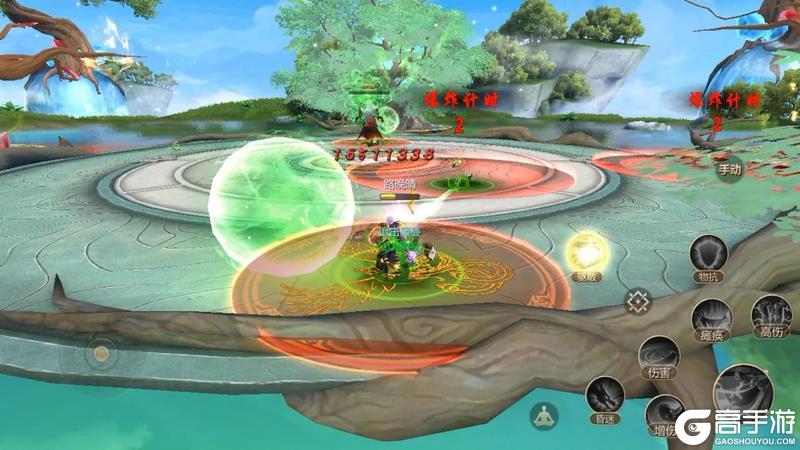
Task: Tap the virtual joystick knob
Action: (100, 352)
